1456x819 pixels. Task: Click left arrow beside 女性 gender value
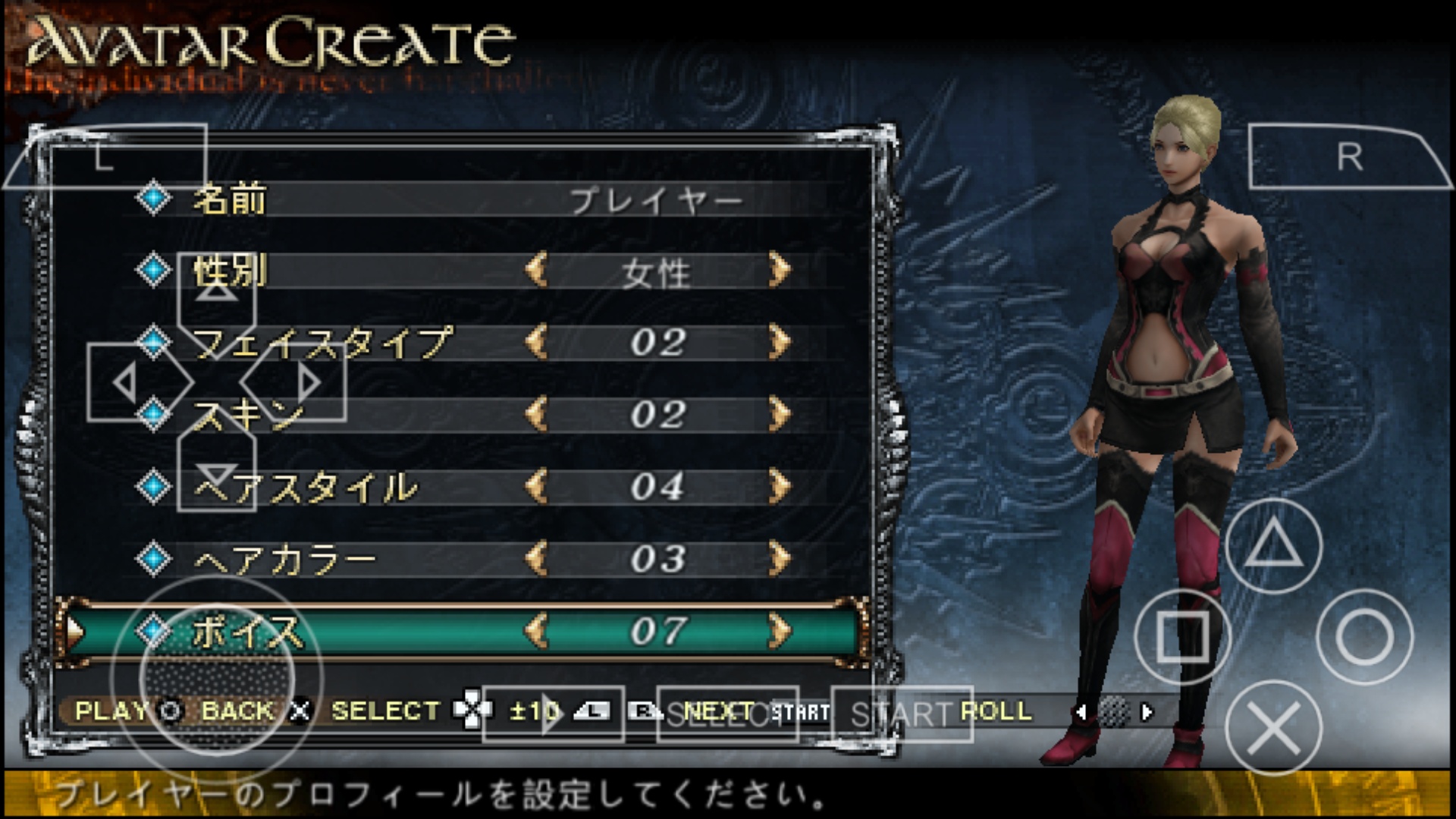536,271
